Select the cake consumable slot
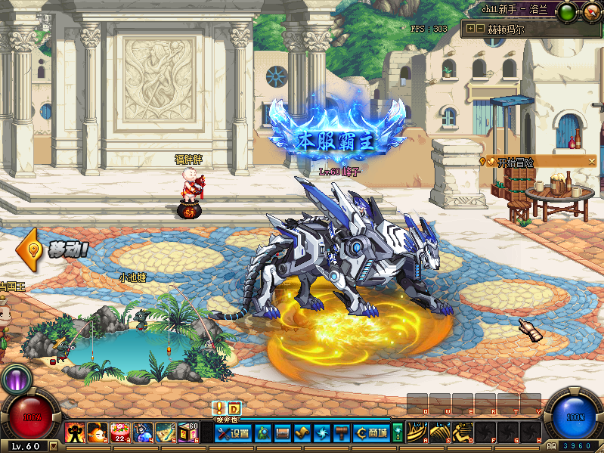 tap(120, 432)
